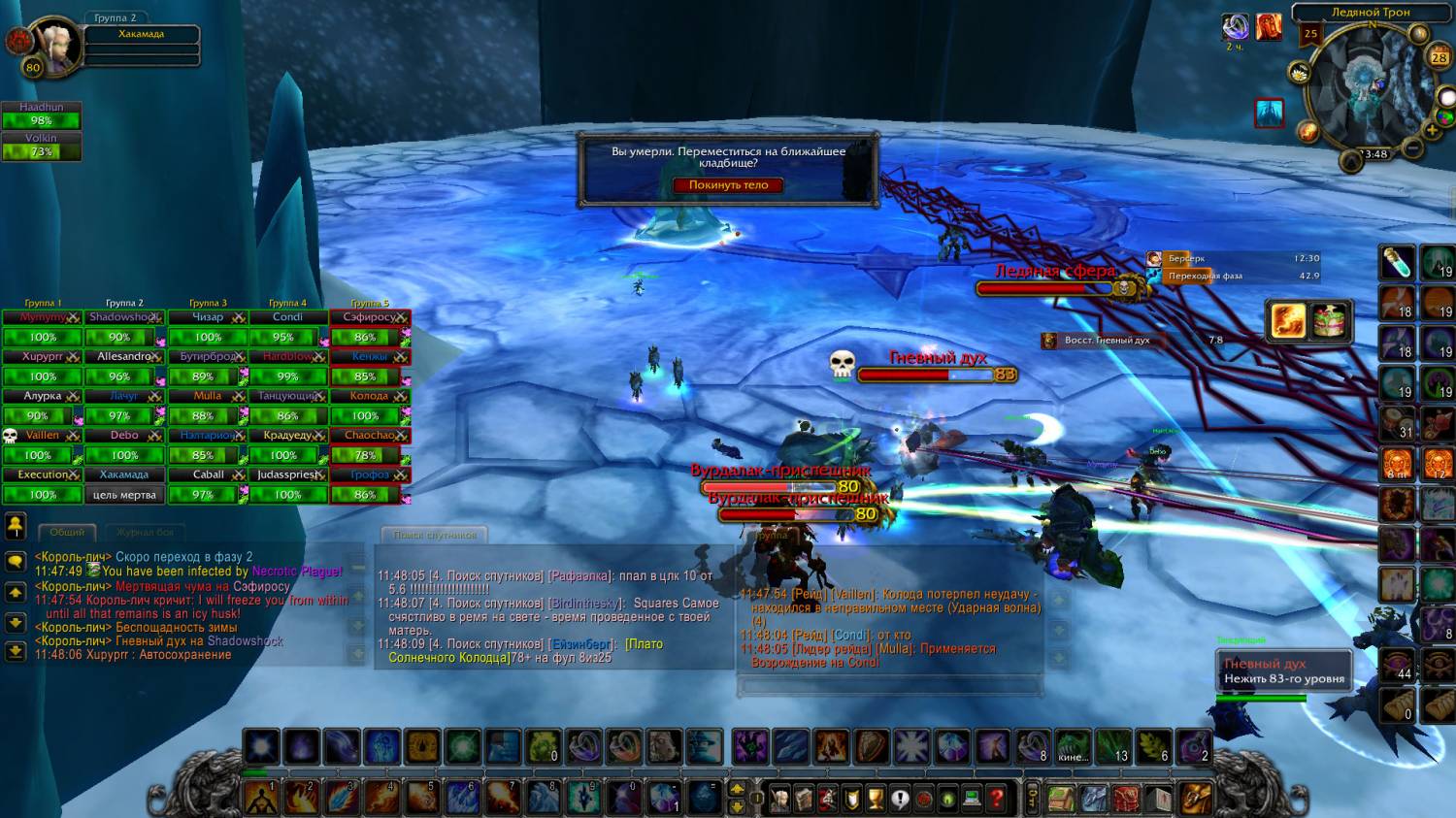Open the character info micro button

(779, 799)
